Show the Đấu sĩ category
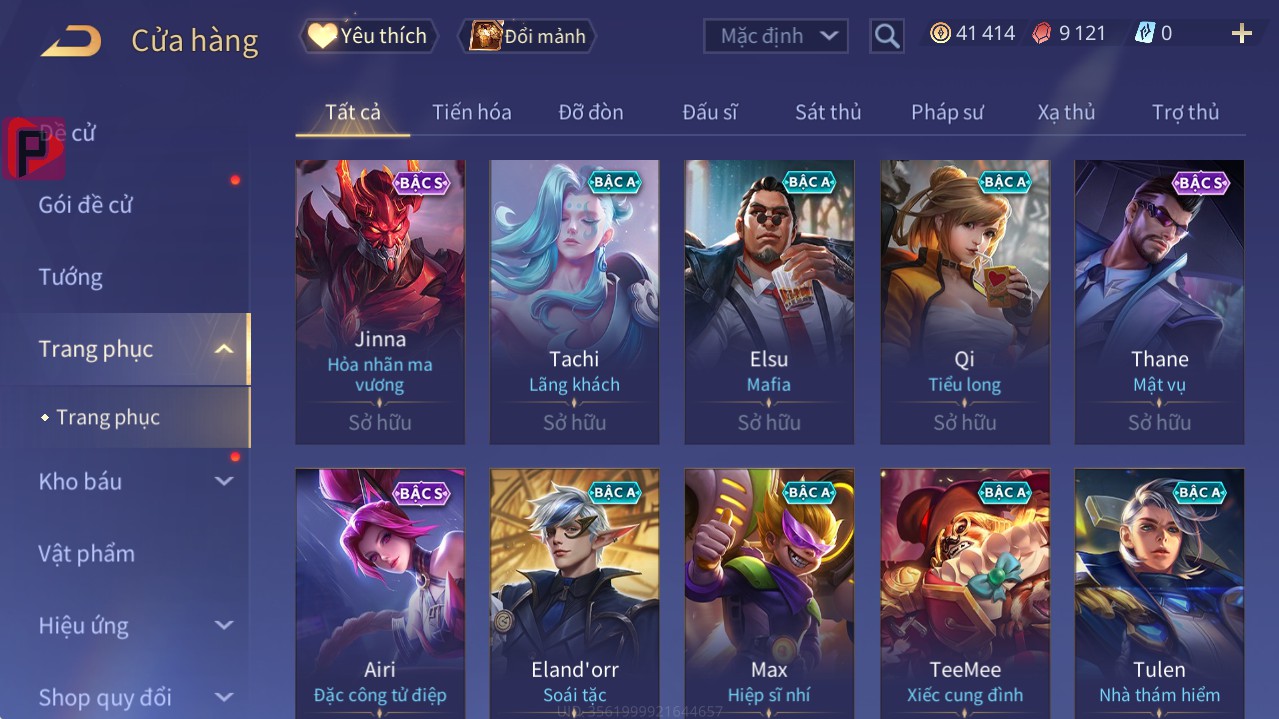The height and width of the screenshot is (719, 1279). tap(710, 112)
